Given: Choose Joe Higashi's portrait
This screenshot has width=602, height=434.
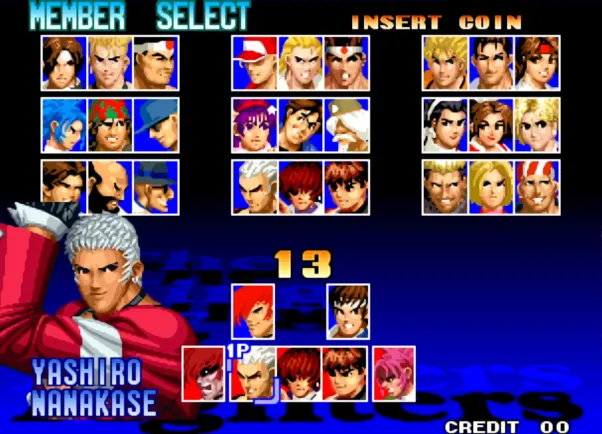Looking at the screenshot, I should coord(346,62).
